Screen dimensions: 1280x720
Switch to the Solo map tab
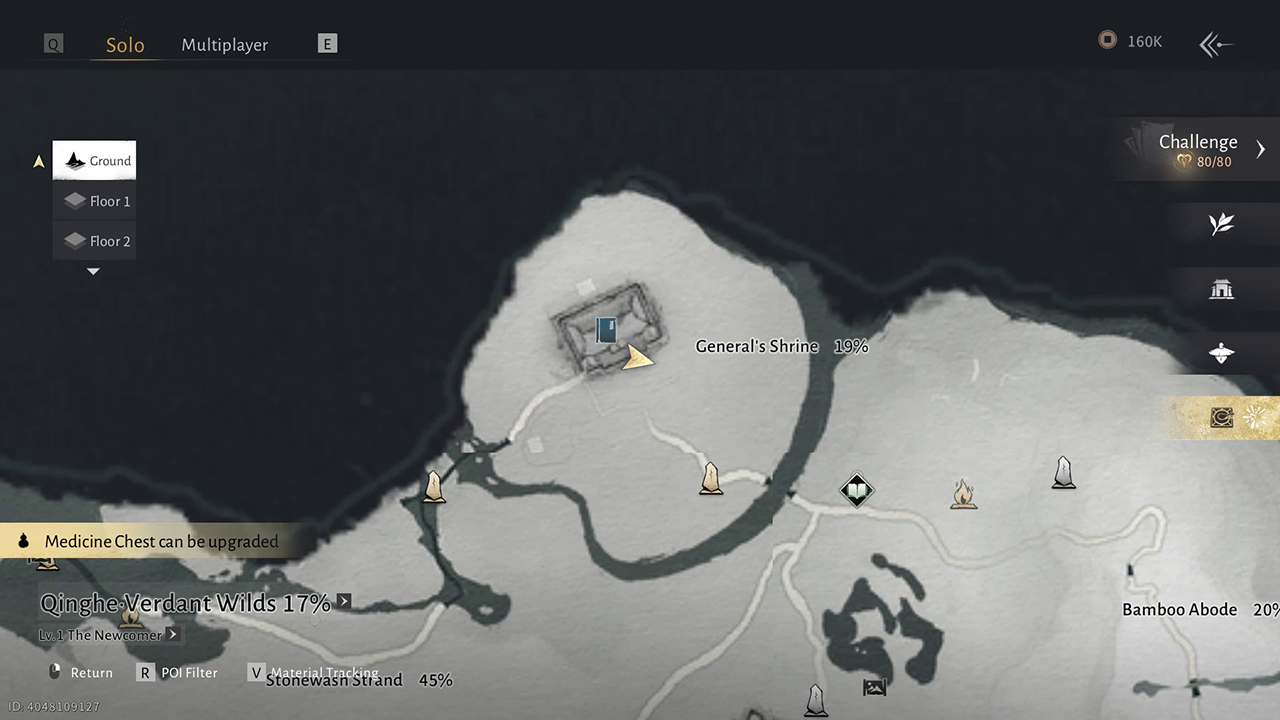coord(125,45)
